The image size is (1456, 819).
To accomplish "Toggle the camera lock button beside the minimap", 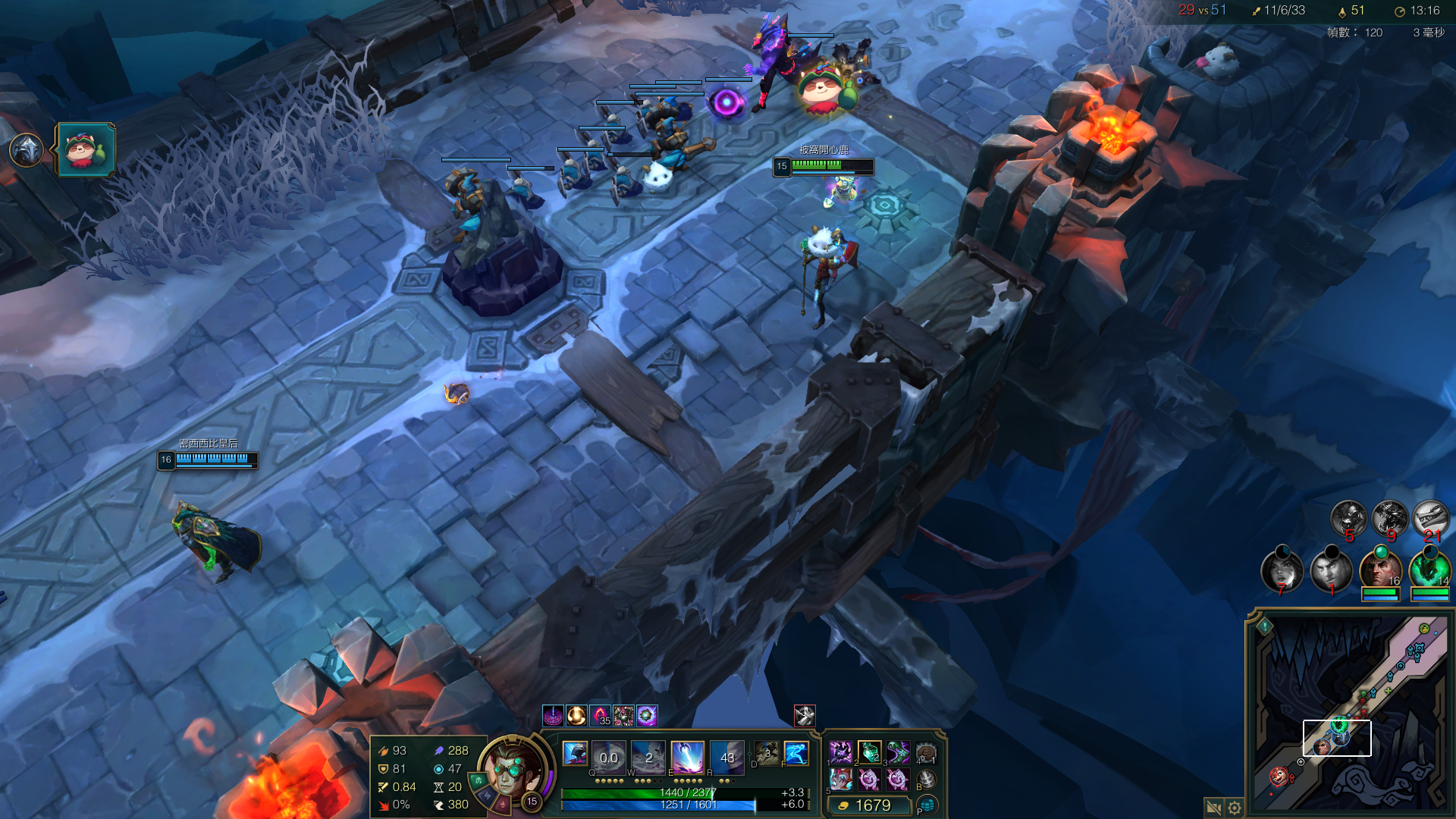I will (1213, 808).
